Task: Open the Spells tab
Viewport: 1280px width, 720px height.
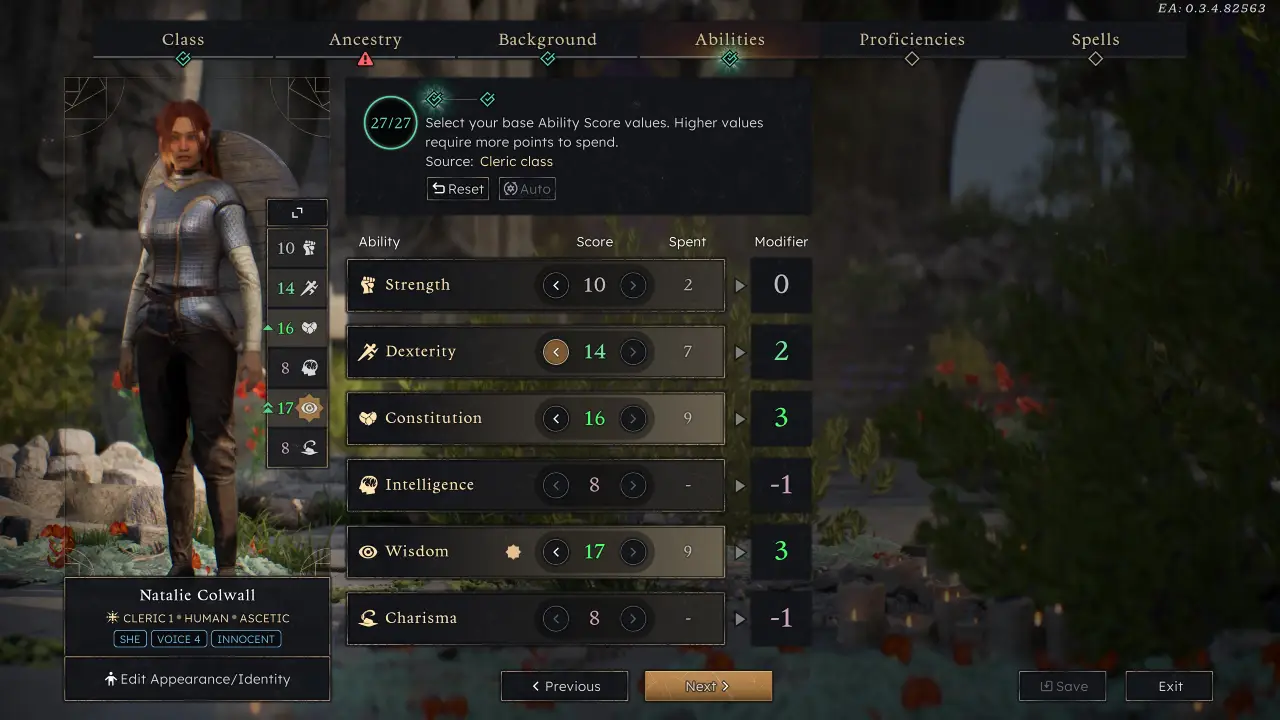Action: pos(1095,39)
